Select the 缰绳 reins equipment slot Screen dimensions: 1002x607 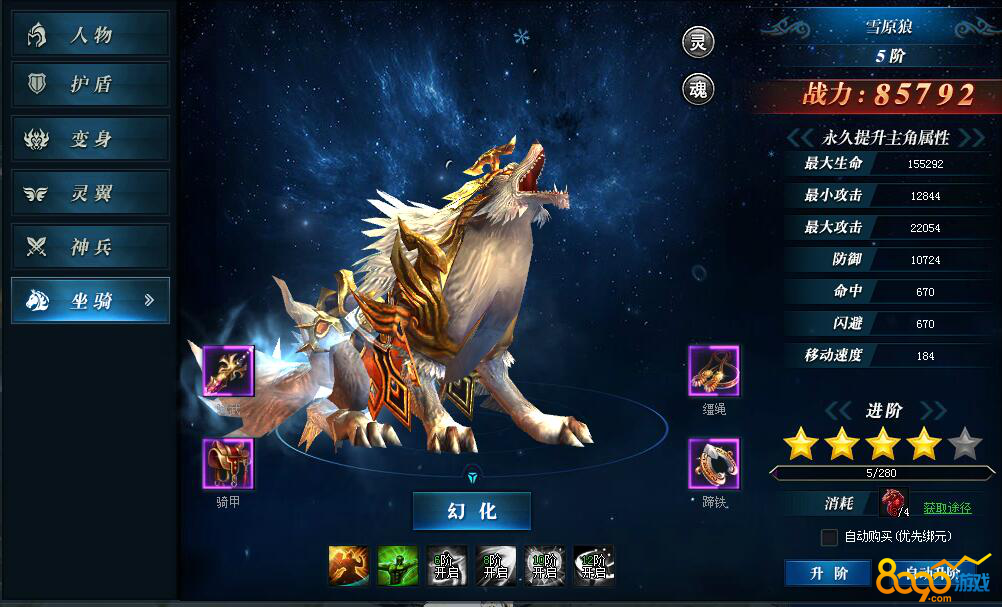pyautogui.click(x=713, y=371)
